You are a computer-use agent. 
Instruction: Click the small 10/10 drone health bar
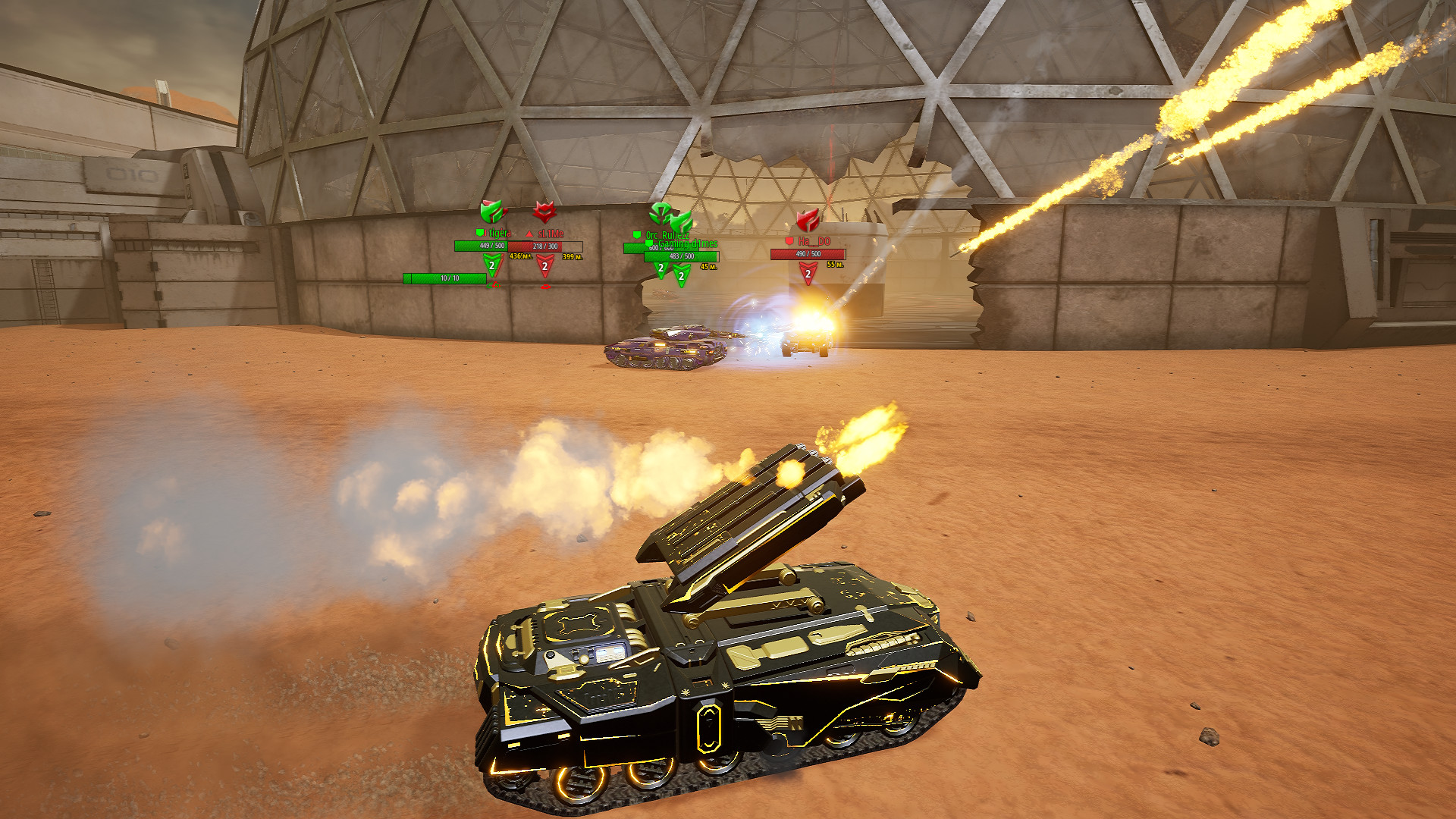pyautogui.click(x=444, y=277)
